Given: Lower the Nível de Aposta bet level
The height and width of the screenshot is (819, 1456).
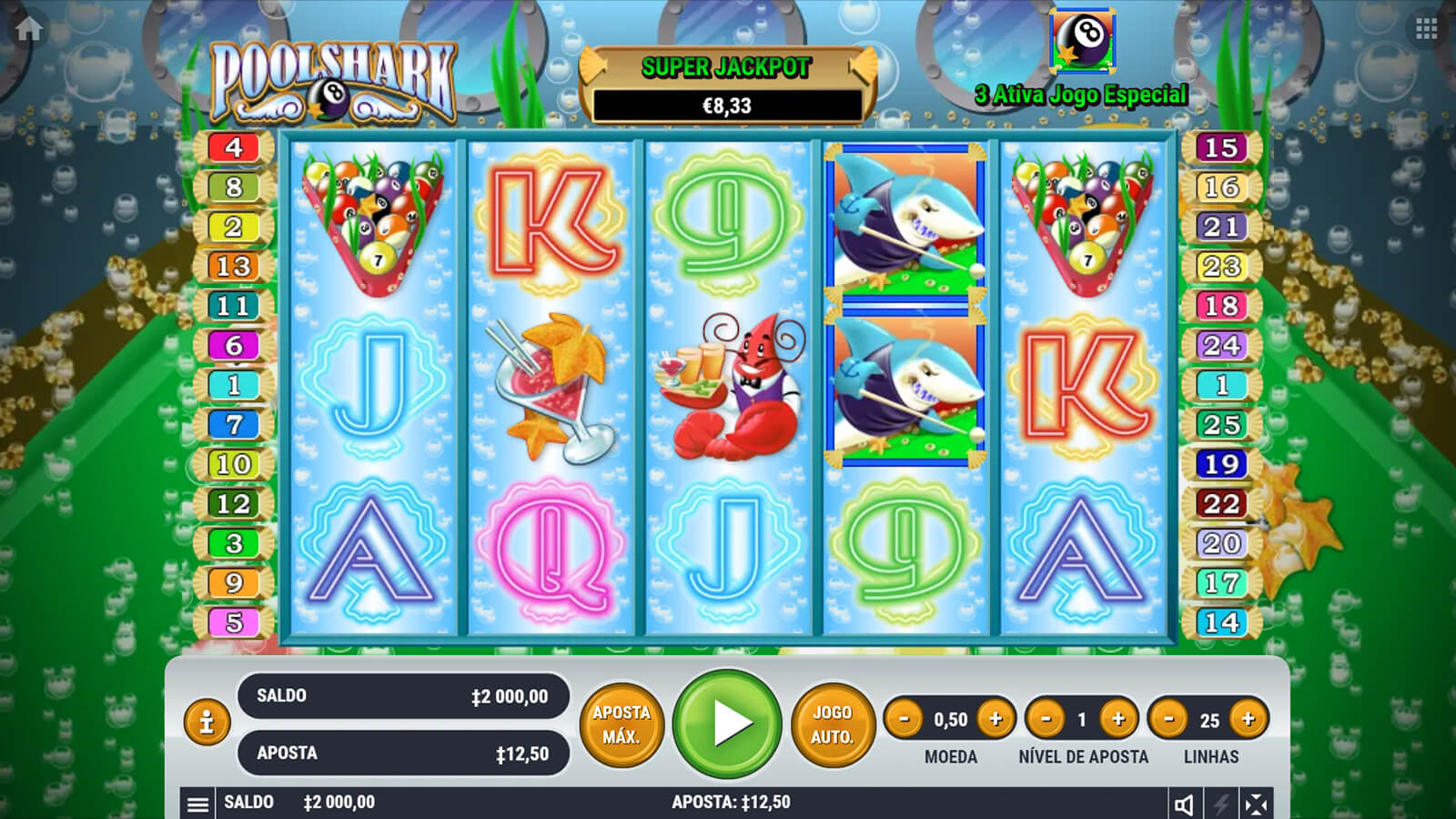Looking at the screenshot, I should (1046, 719).
